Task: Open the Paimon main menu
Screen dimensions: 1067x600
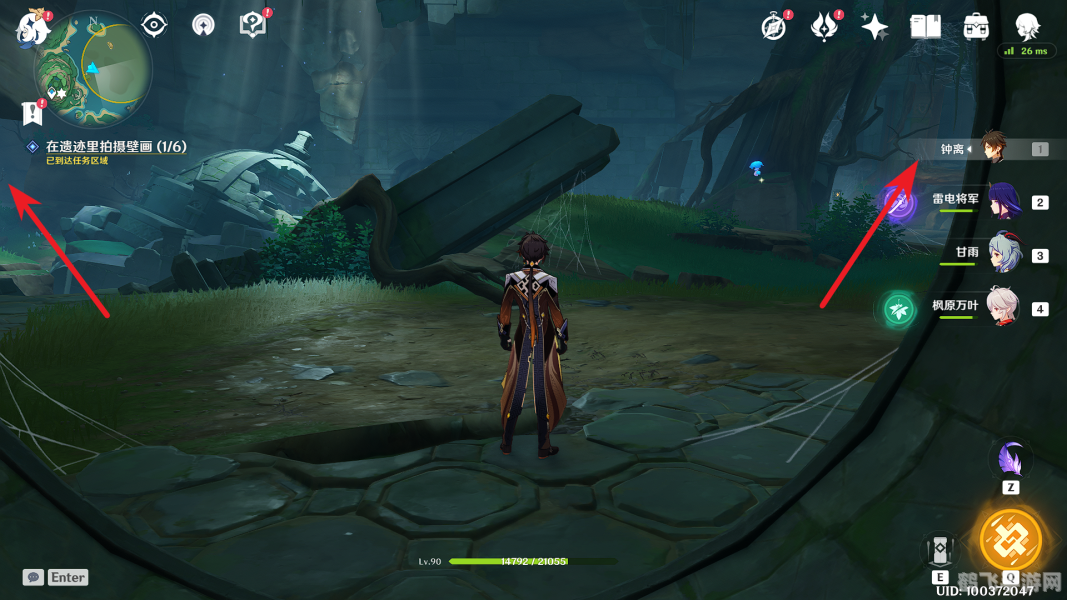Action: (x=32, y=29)
